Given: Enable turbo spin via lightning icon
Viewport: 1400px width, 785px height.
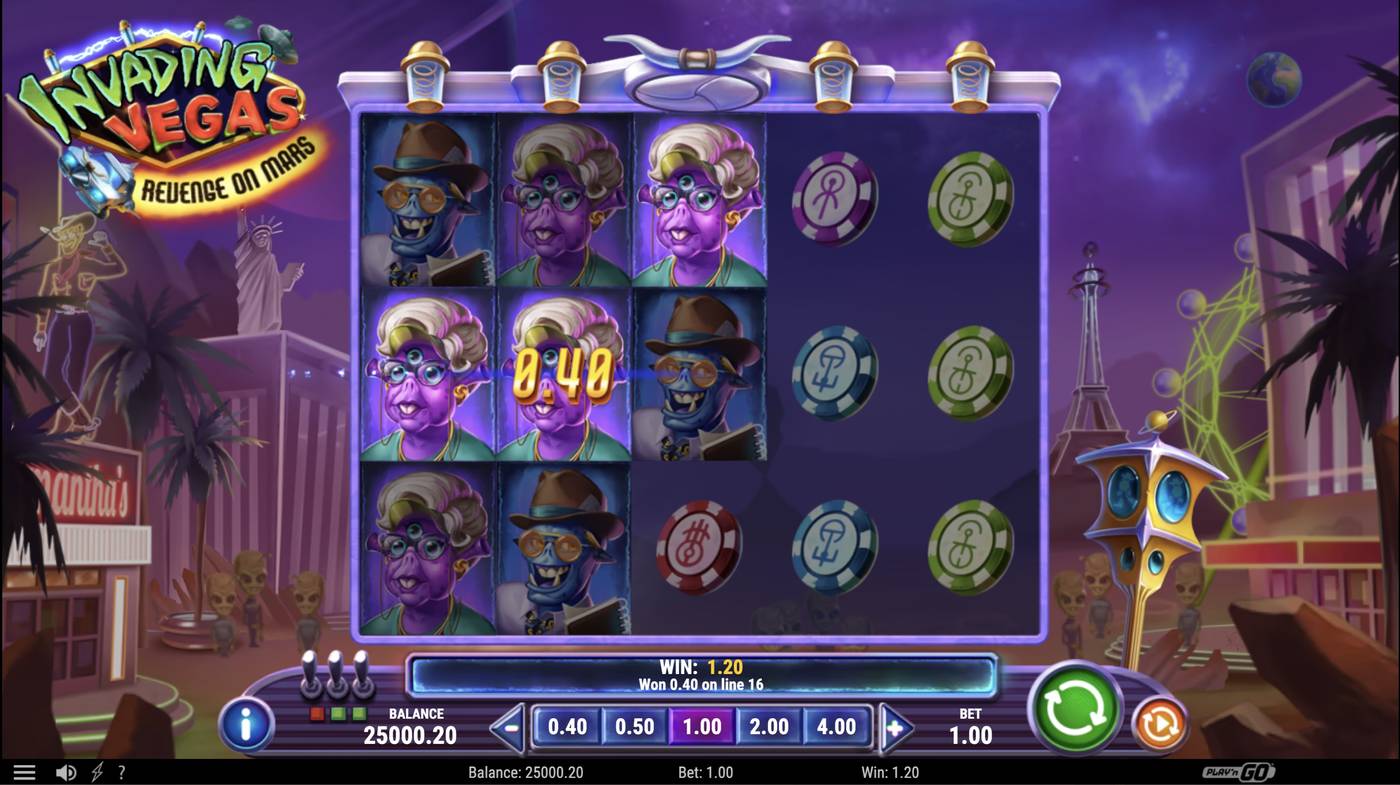Looking at the screenshot, I should pos(96,770).
